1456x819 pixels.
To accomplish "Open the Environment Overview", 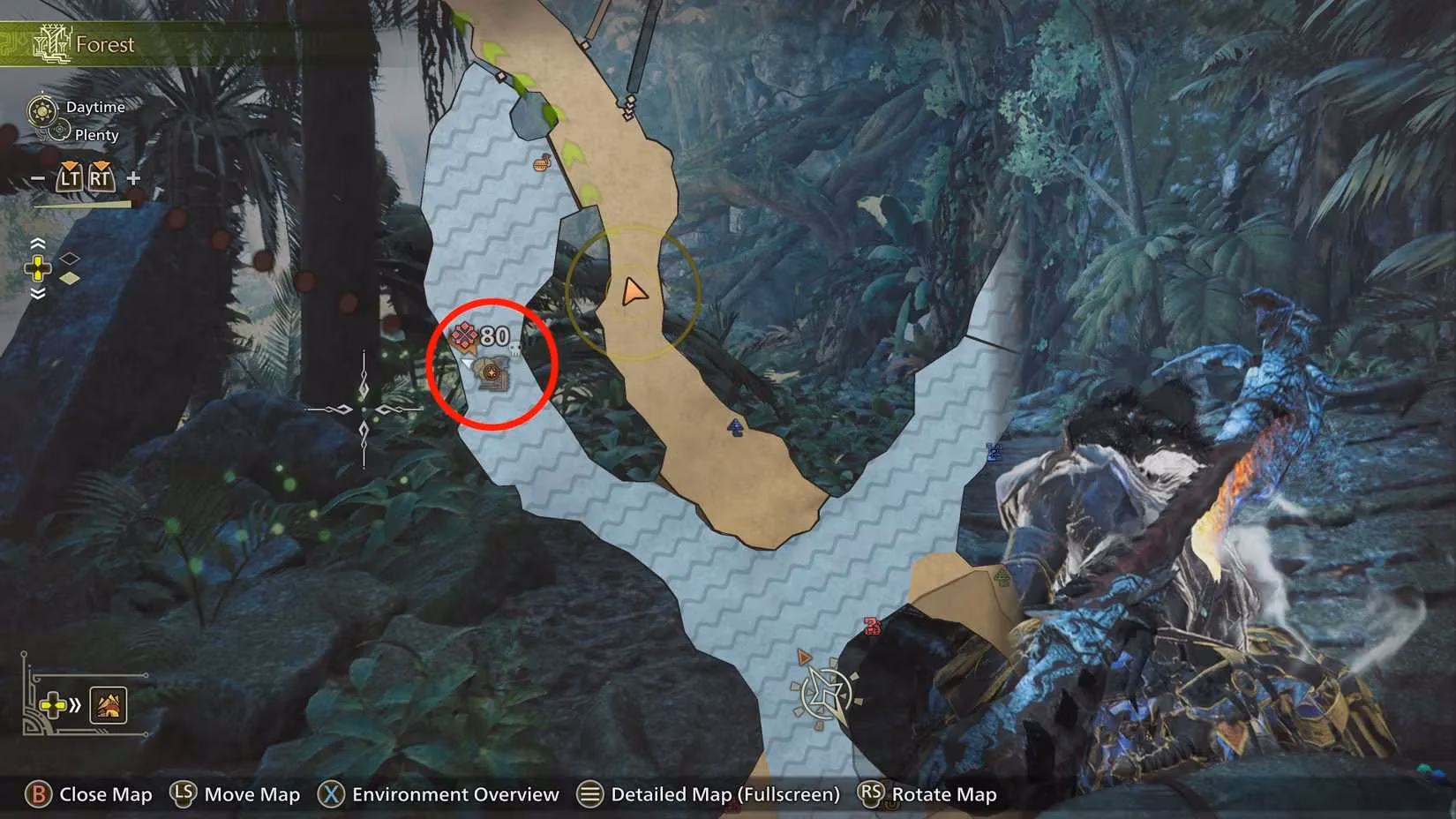I will [x=454, y=794].
